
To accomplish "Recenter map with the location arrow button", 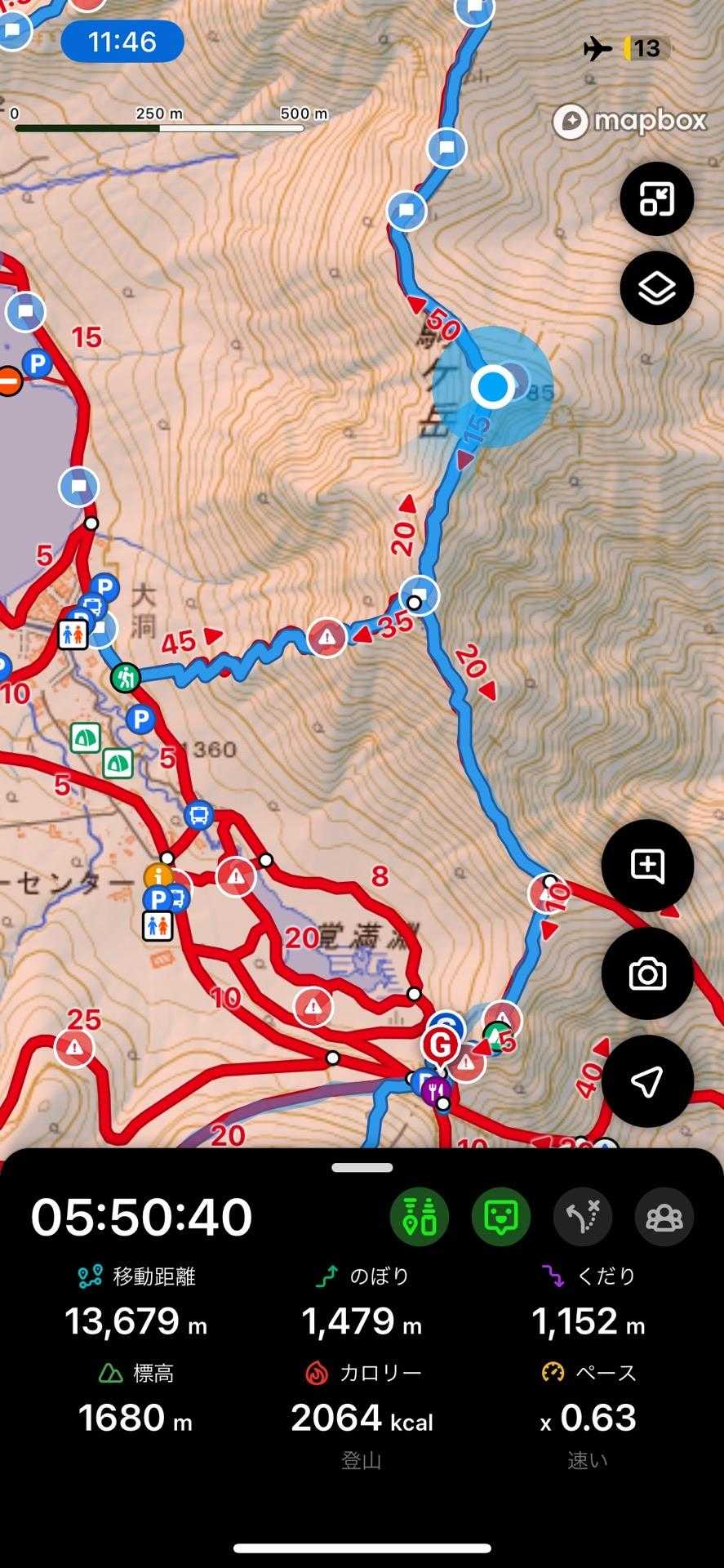I will click(x=647, y=1081).
